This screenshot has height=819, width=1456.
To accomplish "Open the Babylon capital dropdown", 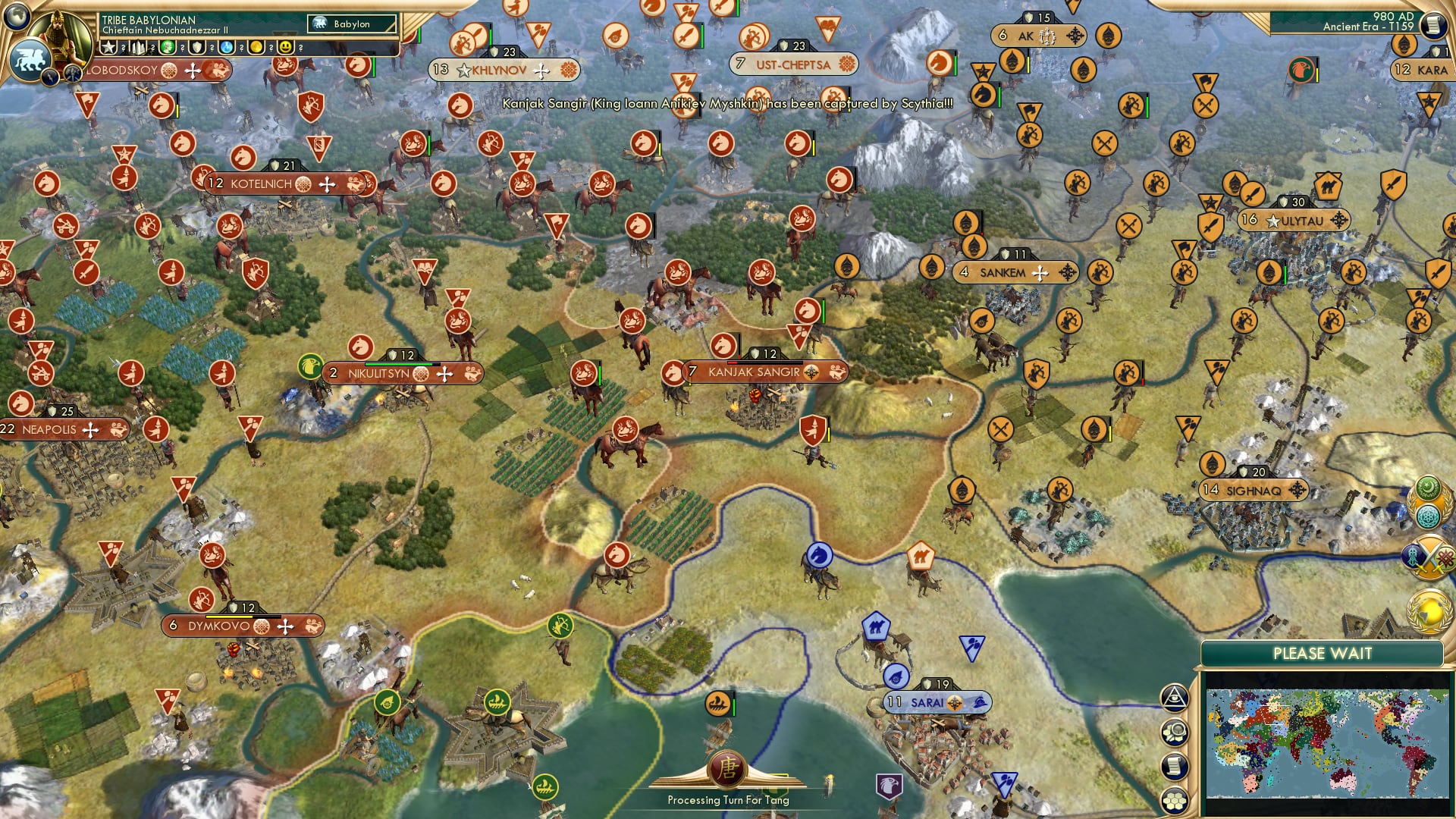I will click(353, 24).
